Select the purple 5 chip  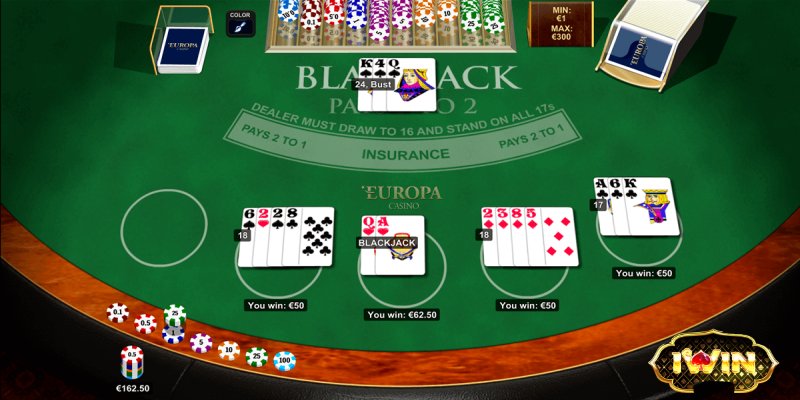click(201, 343)
